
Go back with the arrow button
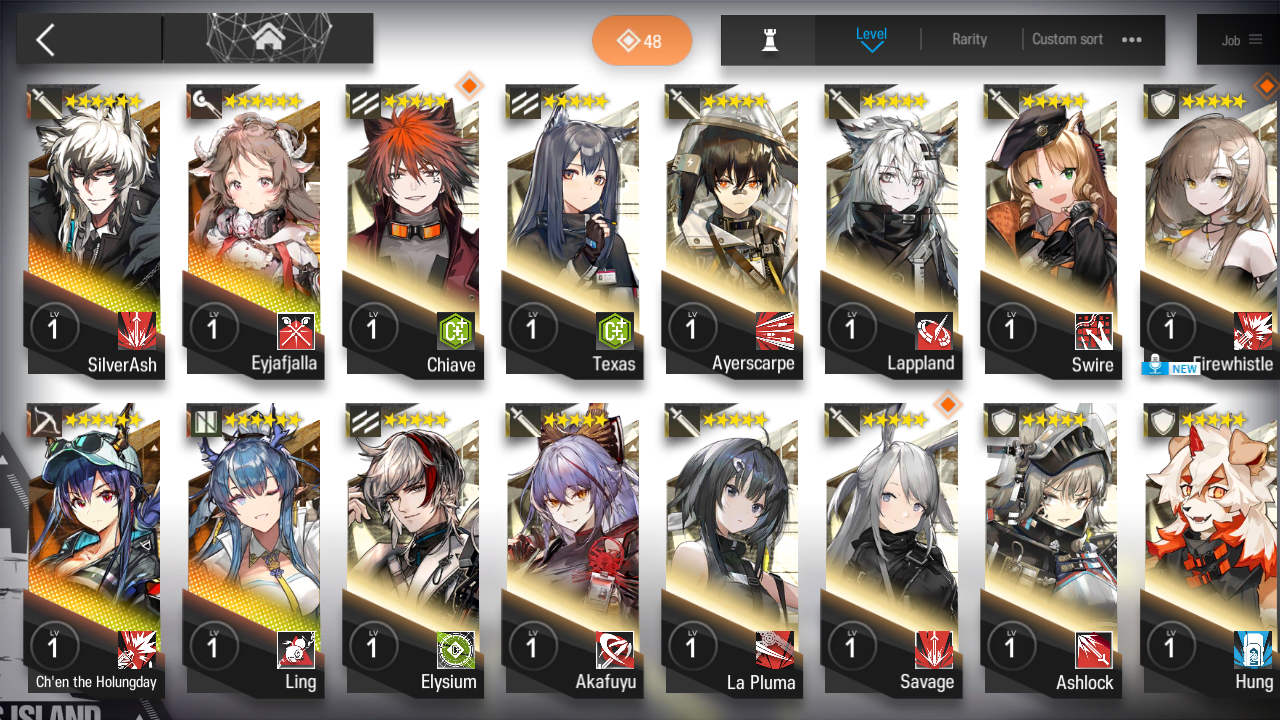pyautogui.click(x=46, y=40)
